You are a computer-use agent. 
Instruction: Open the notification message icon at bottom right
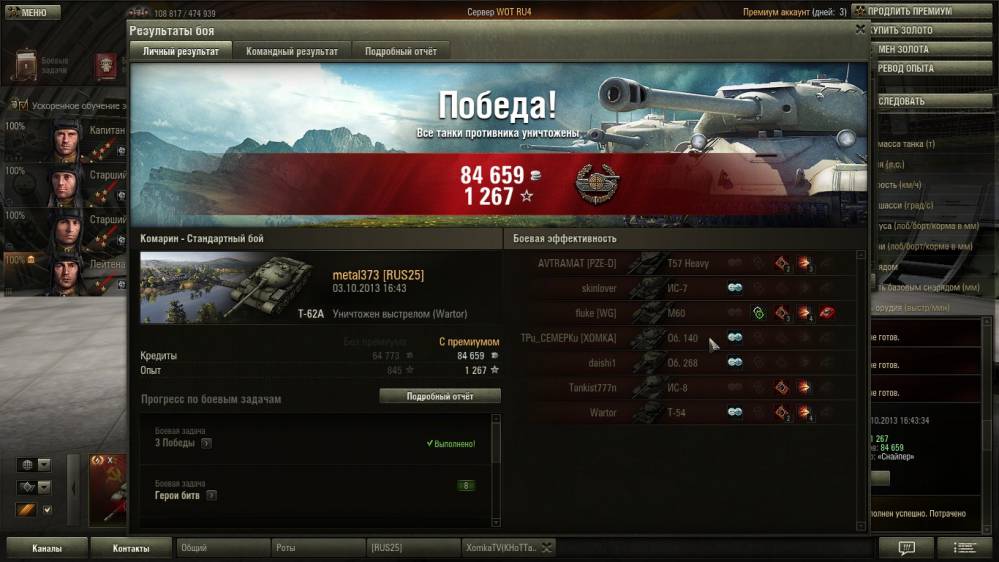[906, 548]
